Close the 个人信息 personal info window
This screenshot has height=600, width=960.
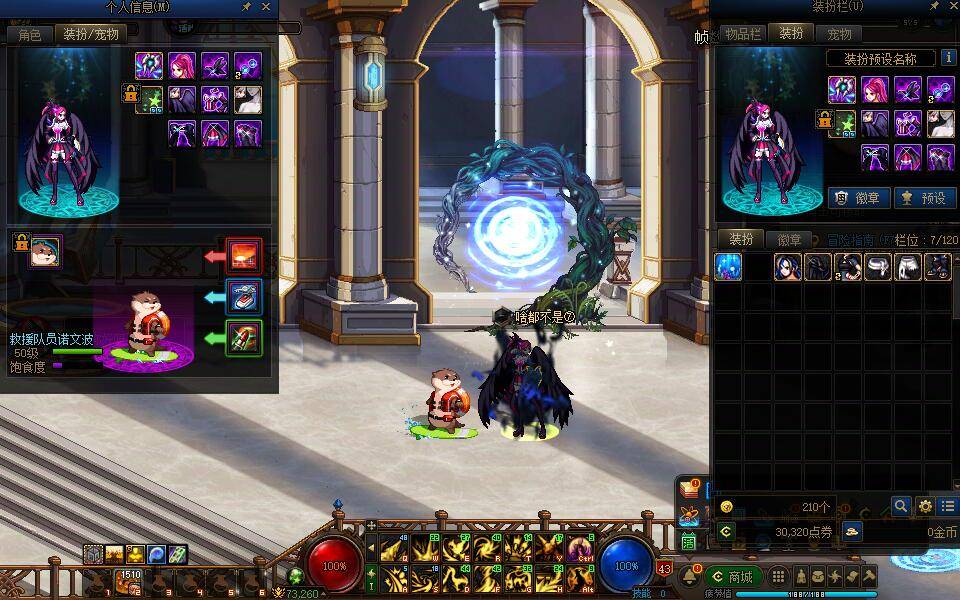coord(265,7)
